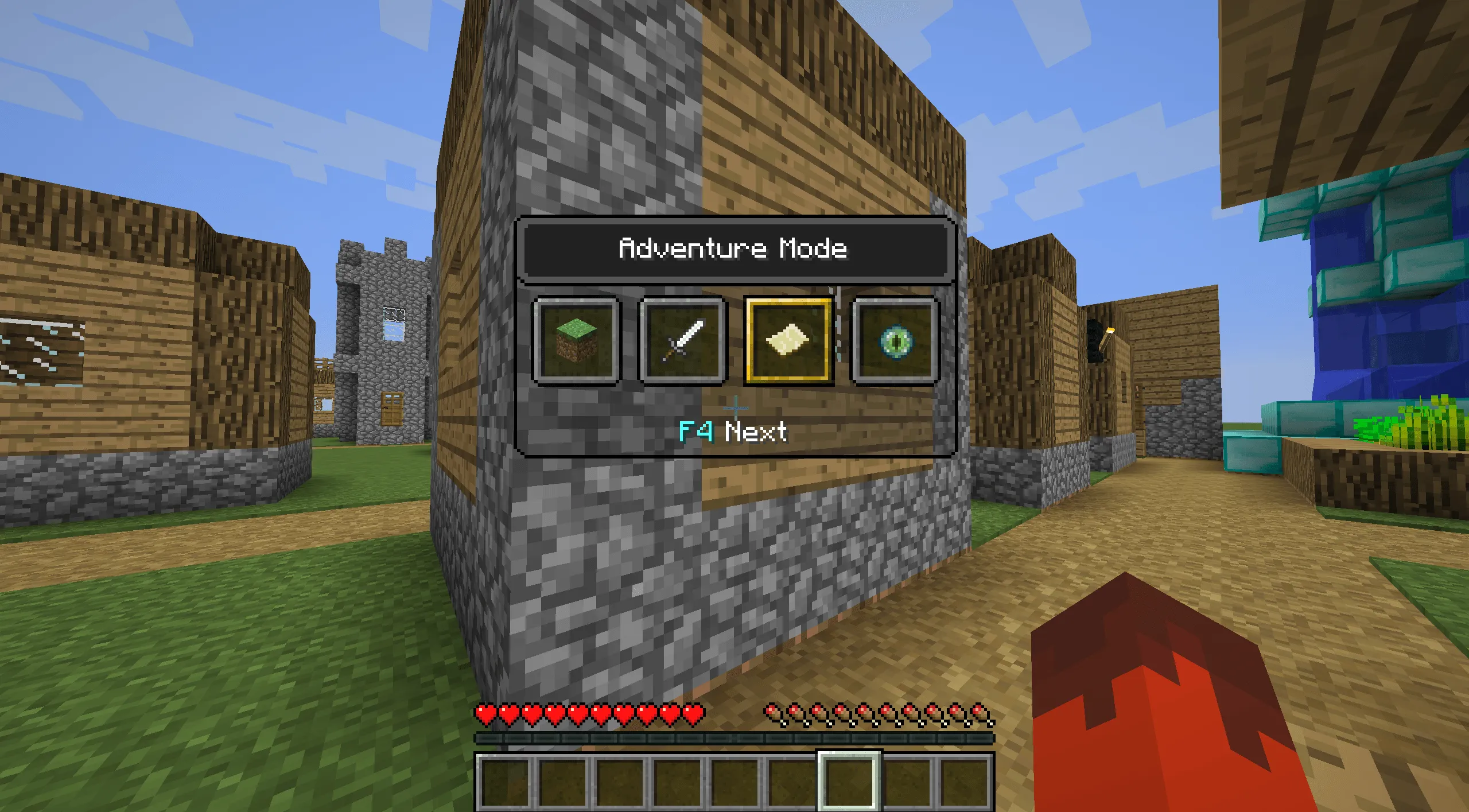Click the crosshair at screen center
The image size is (1469, 812).
tap(734, 409)
